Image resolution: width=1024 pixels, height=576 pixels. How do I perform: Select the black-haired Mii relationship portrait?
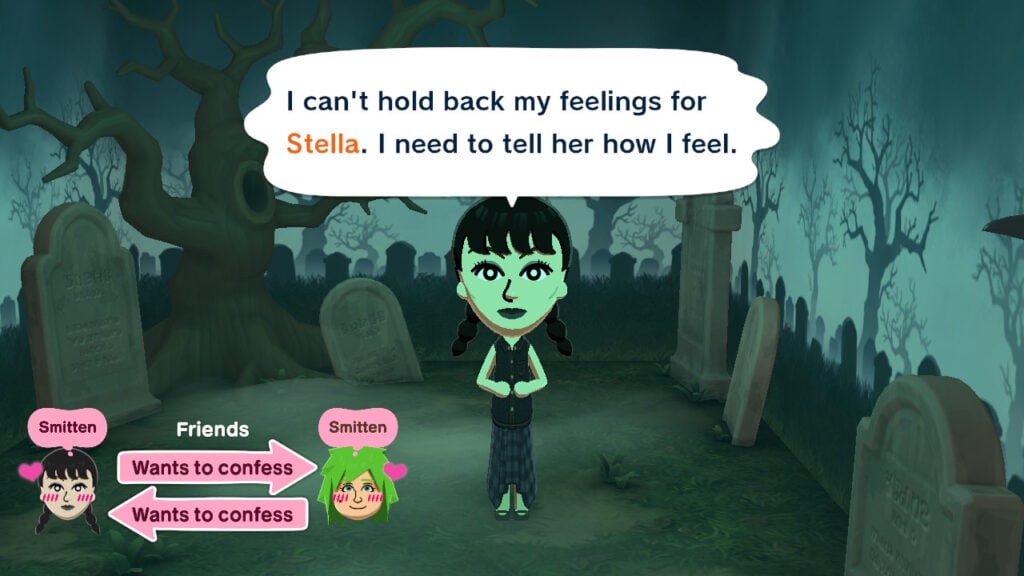tap(68, 490)
